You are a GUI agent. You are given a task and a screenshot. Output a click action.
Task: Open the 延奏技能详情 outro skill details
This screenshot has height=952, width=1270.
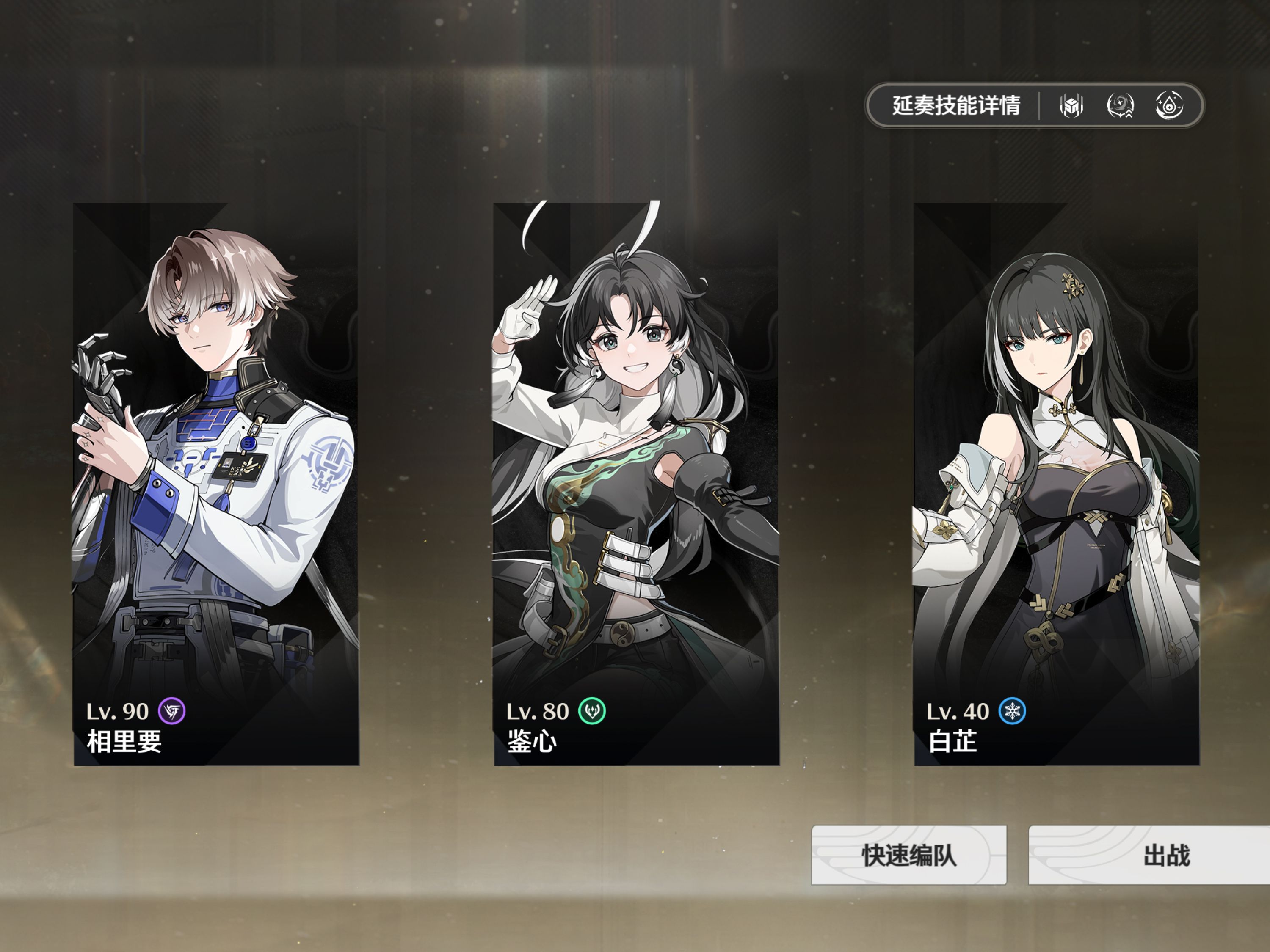pos(955,106)
